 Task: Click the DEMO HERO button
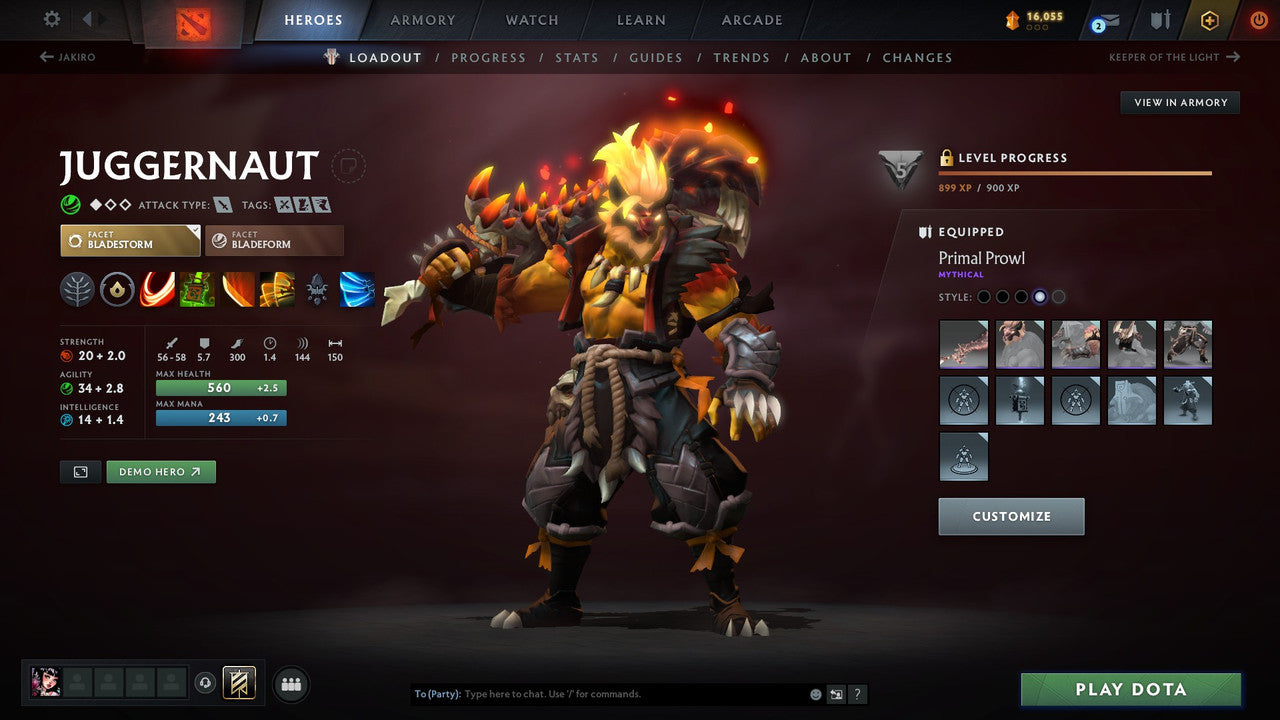point(160,471)
